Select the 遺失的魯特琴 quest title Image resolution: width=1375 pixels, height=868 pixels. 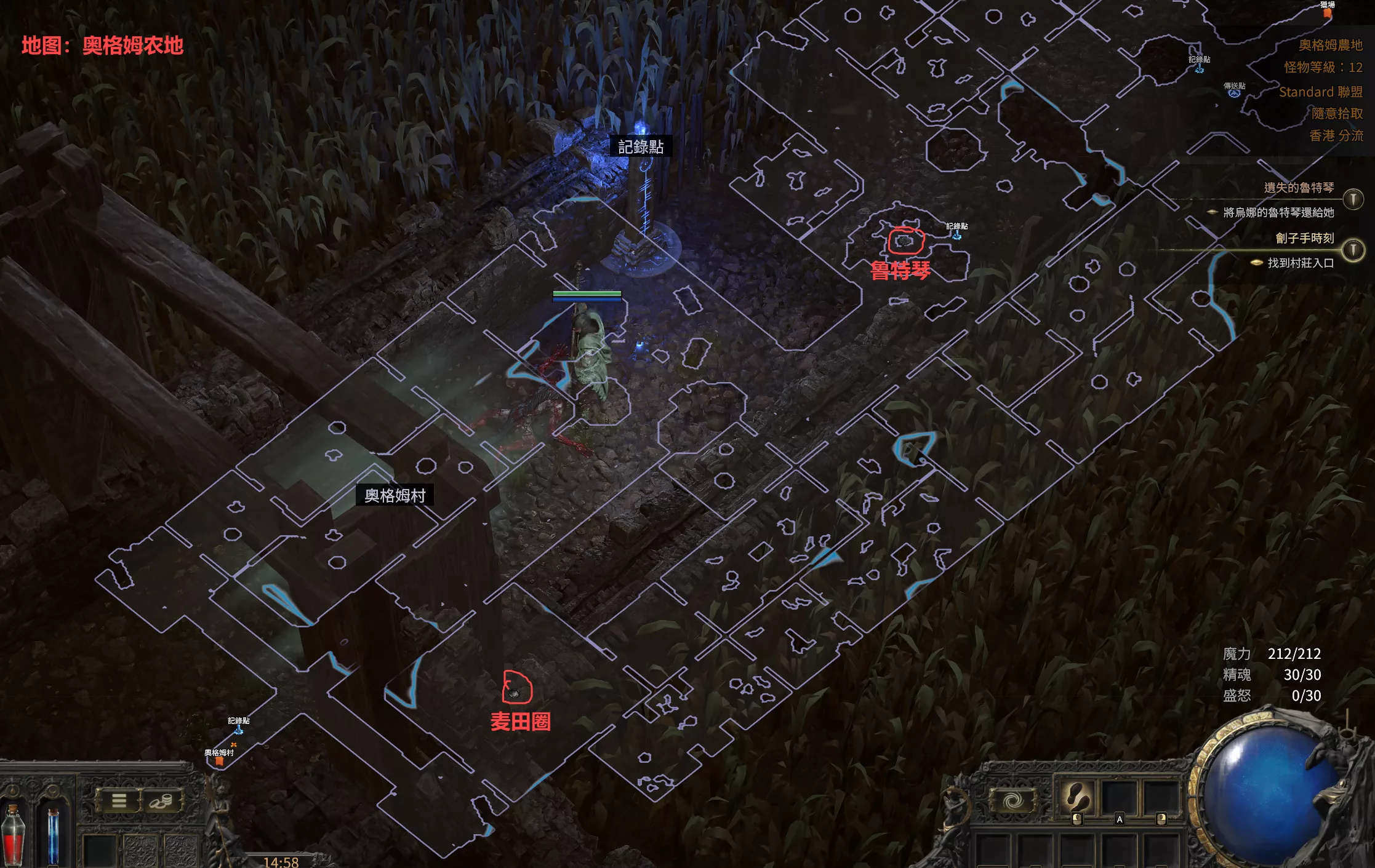(x=1299, y=188)
